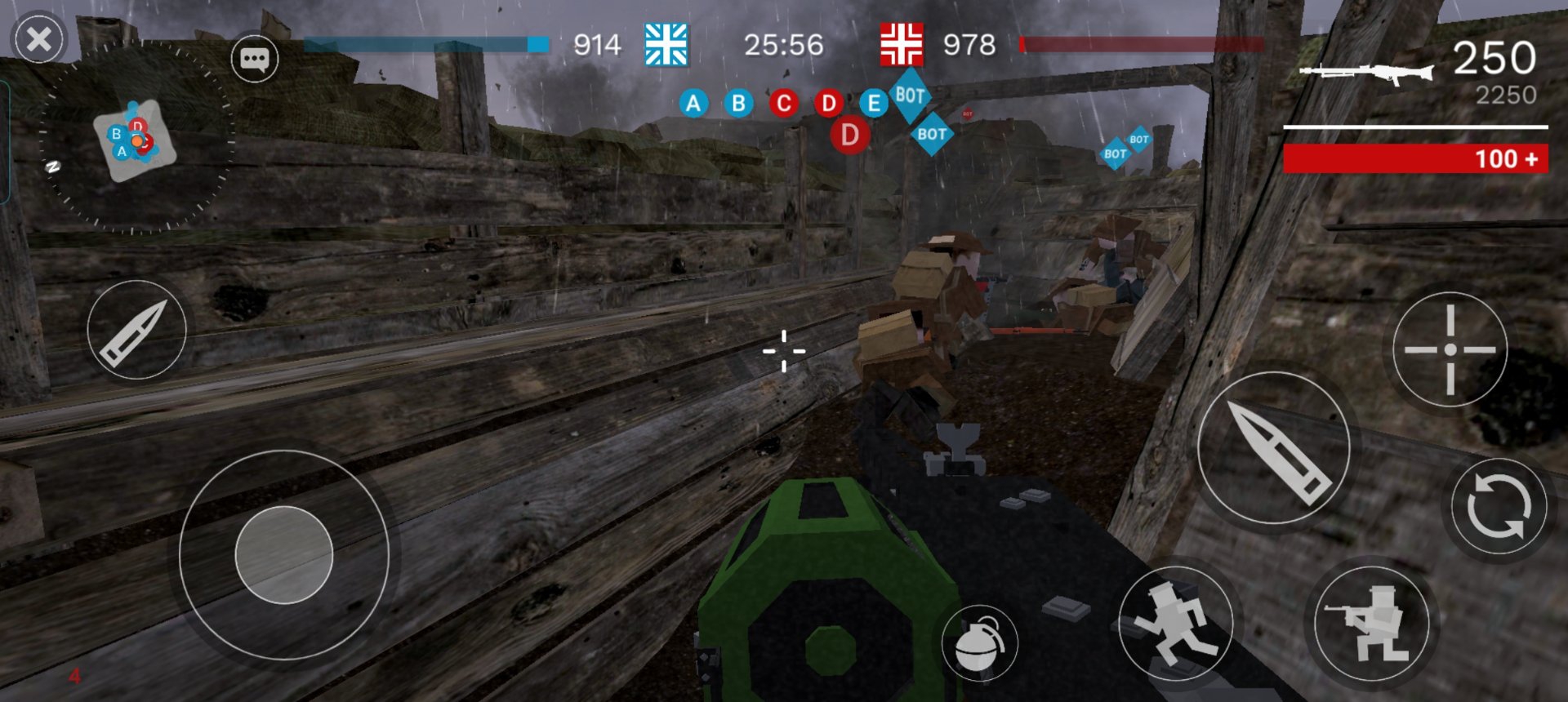Touch the movement joystick thumb
Image resolution: width=1568 pixels, height=702 pixels.
point(284,555)
